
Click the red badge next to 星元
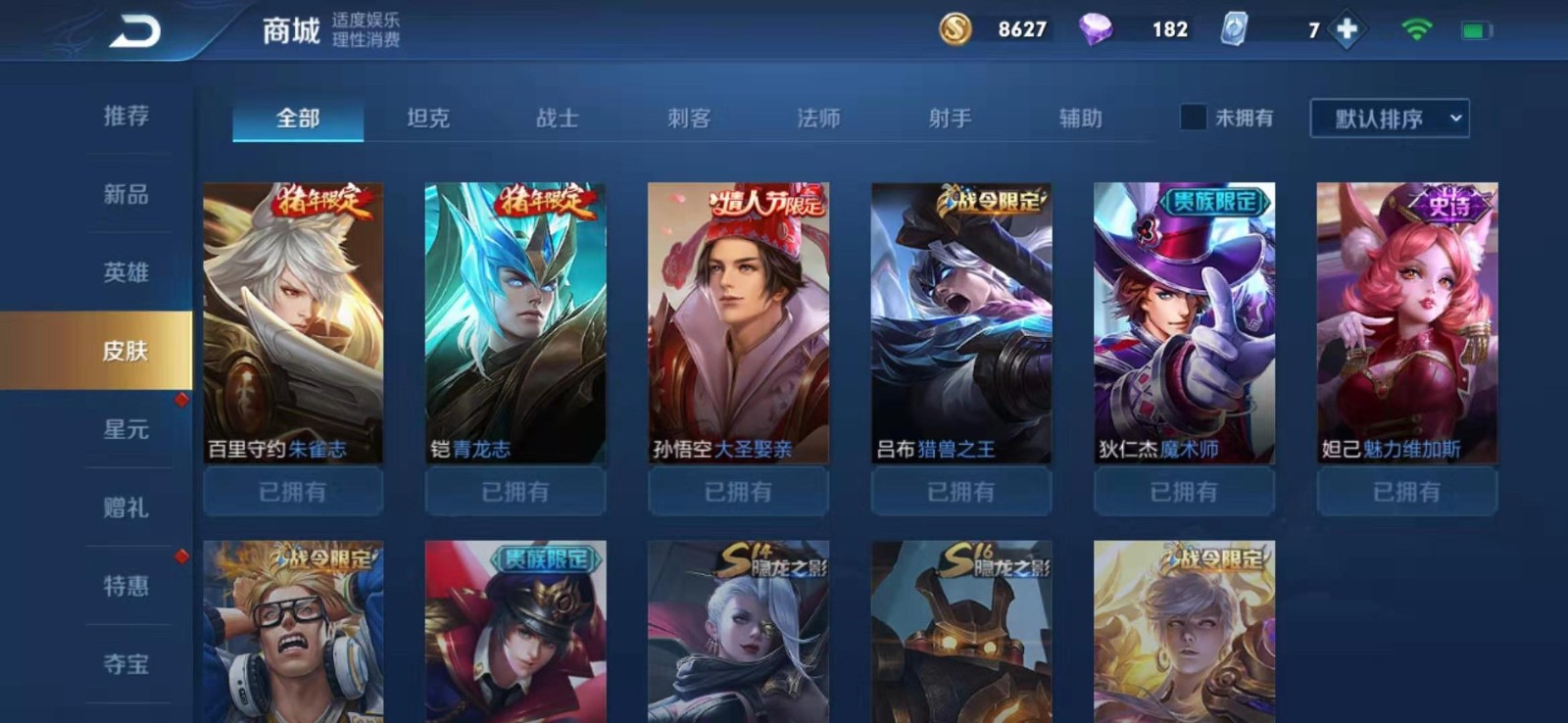(180, 398)
